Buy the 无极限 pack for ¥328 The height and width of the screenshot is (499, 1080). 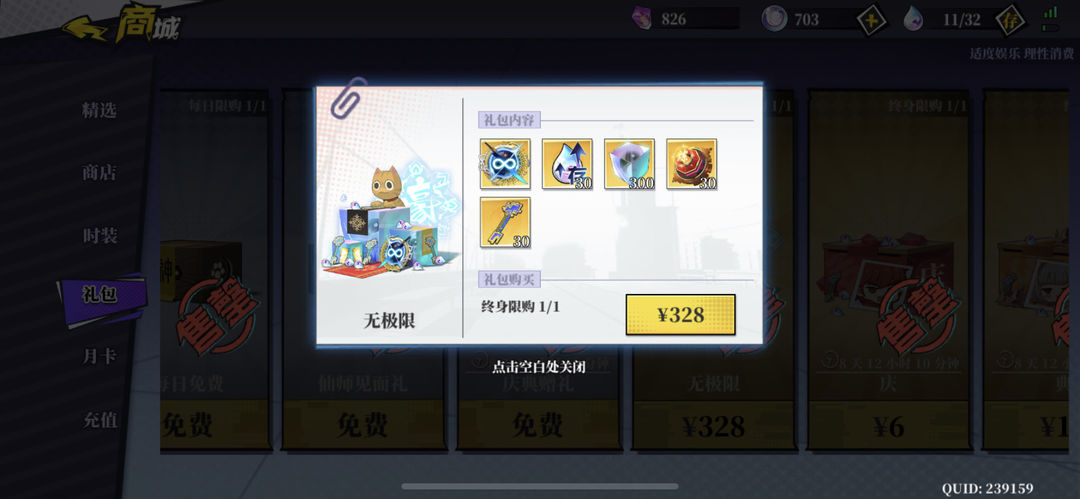tap(680, 314)
